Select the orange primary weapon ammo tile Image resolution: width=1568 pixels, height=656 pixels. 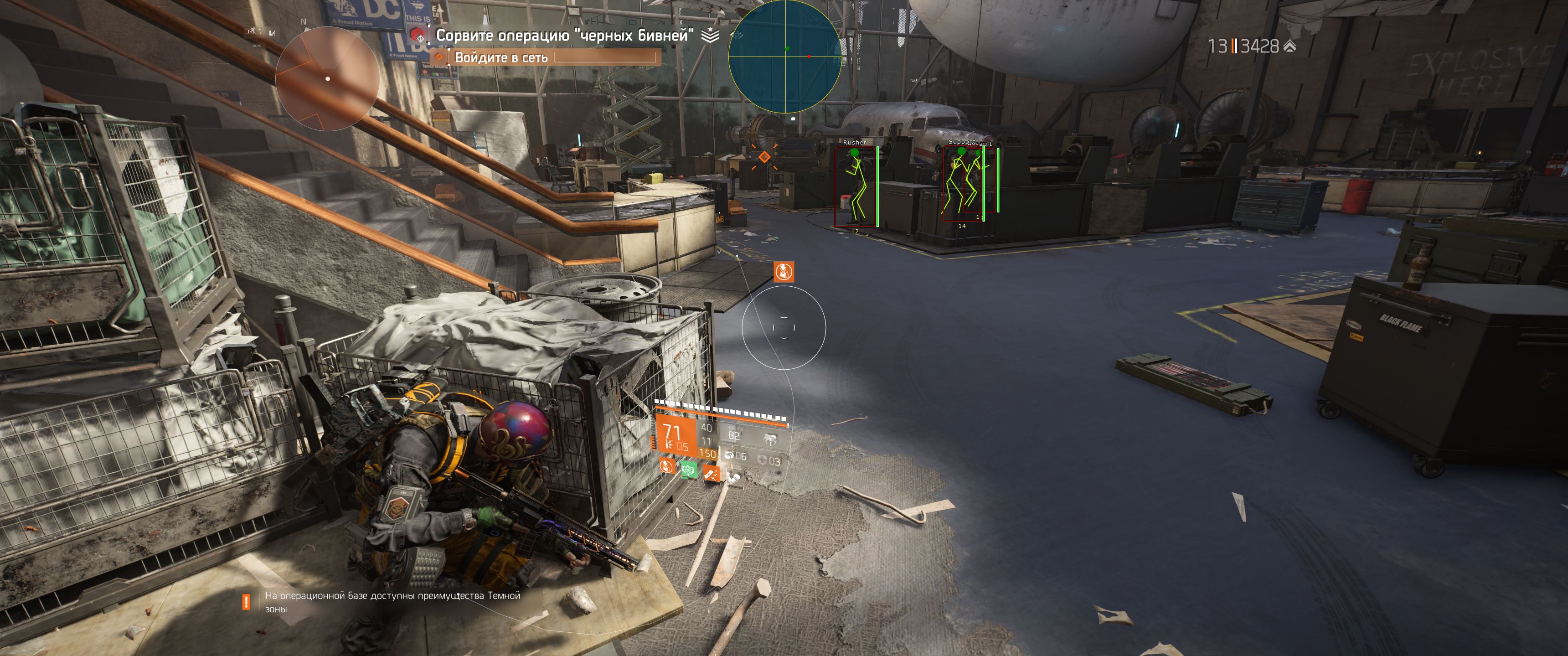pos(675,436)
